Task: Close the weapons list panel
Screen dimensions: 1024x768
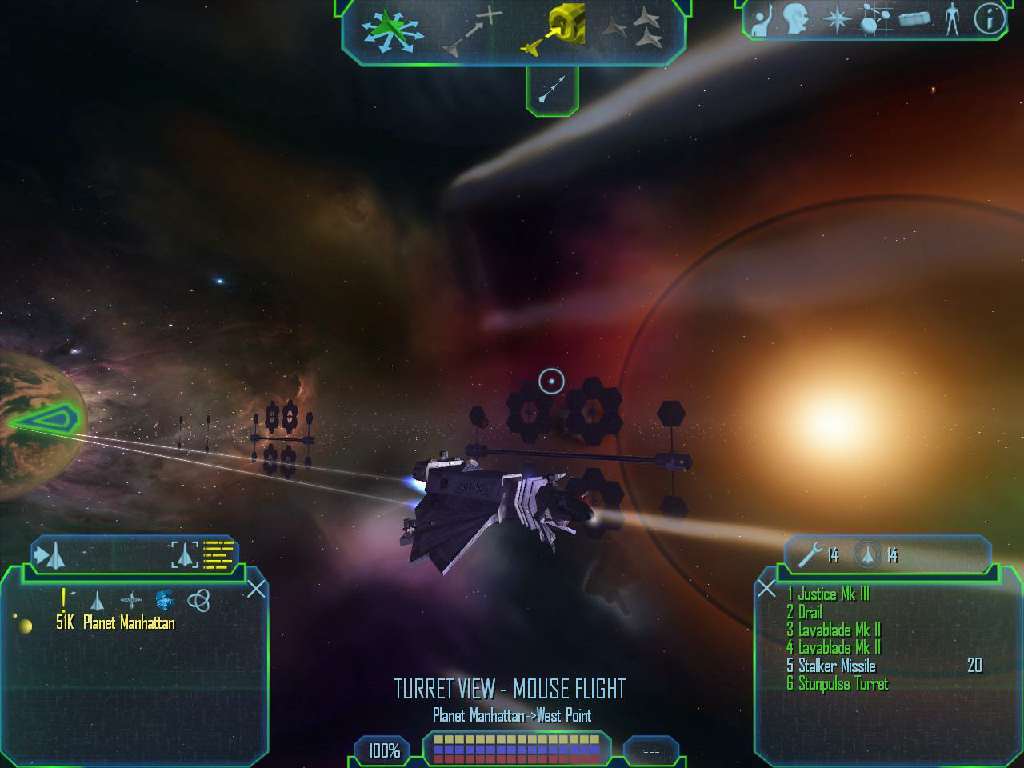Action: tap(767, 588)
